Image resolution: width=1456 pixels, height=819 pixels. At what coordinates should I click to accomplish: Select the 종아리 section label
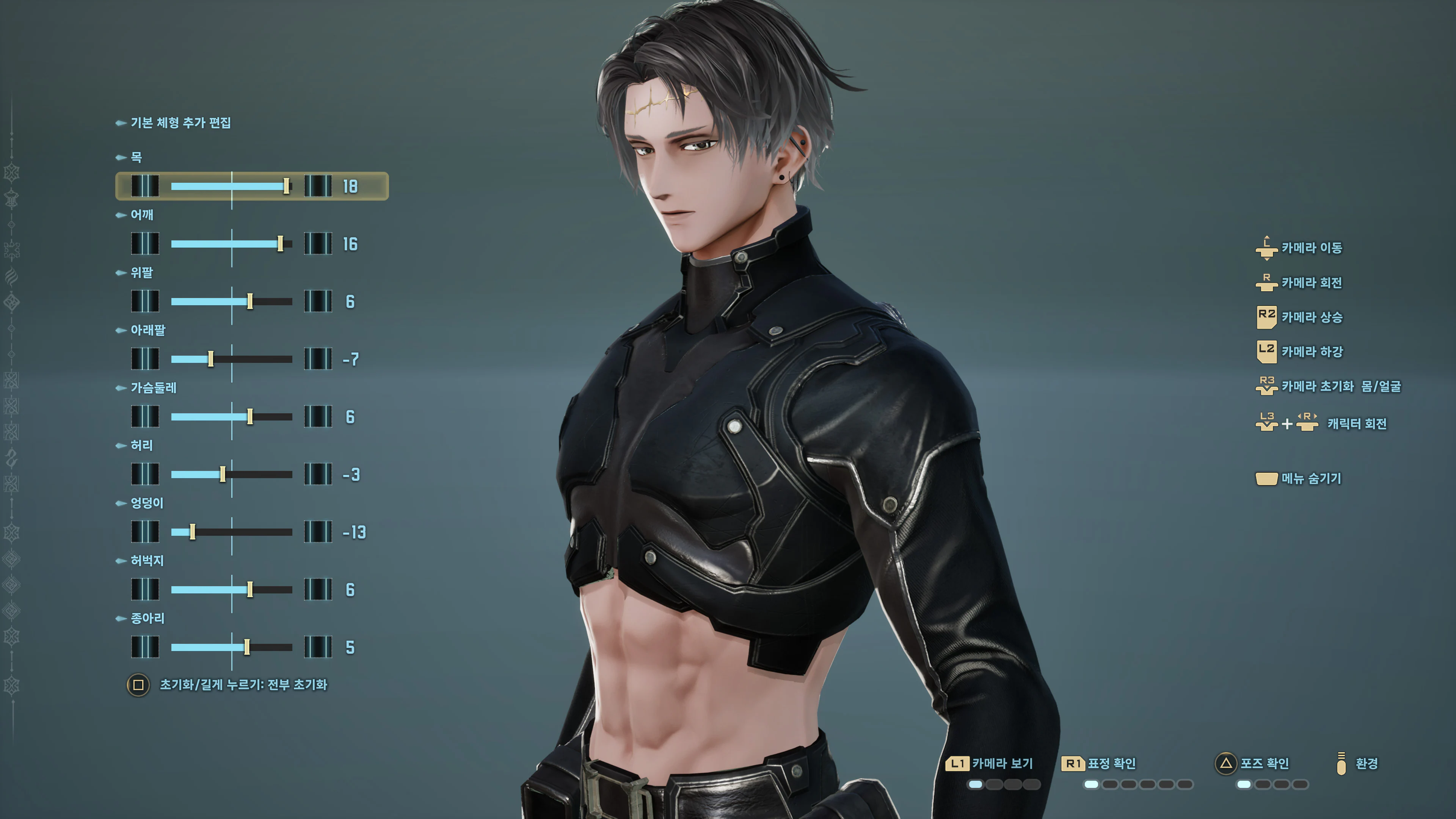[x=148, y=619]
